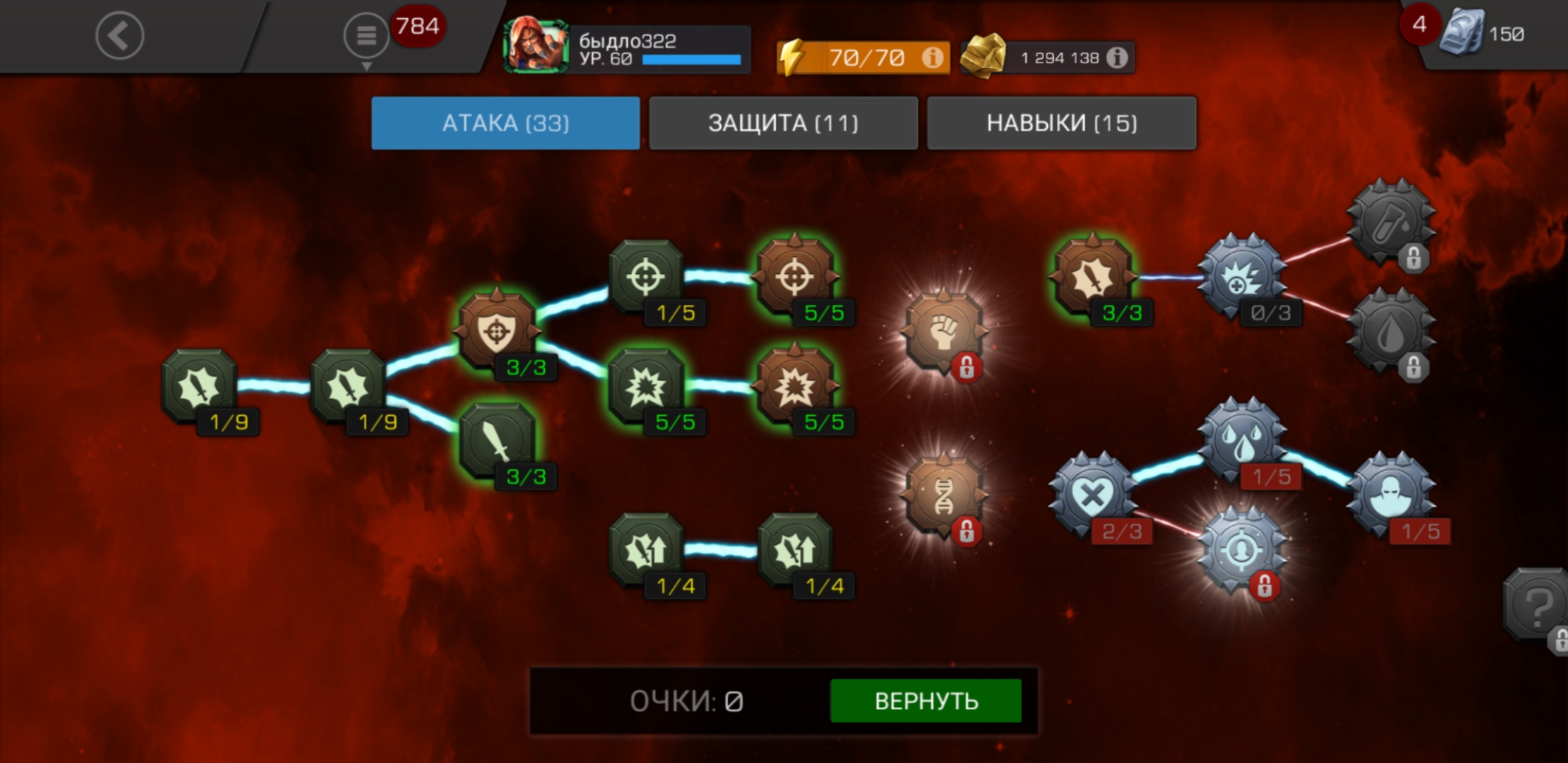Show energy info next to 70/70
The image size is (1568, 763).
pyautogui.click(x=932, y=57)
